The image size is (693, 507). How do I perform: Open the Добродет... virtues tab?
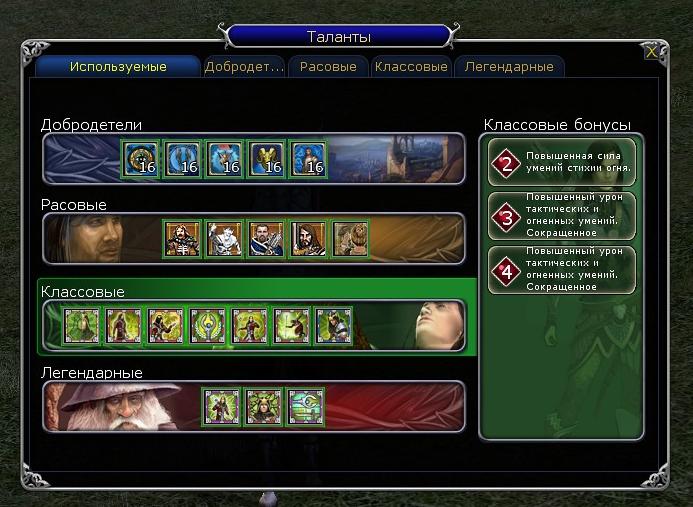(244, 67)
